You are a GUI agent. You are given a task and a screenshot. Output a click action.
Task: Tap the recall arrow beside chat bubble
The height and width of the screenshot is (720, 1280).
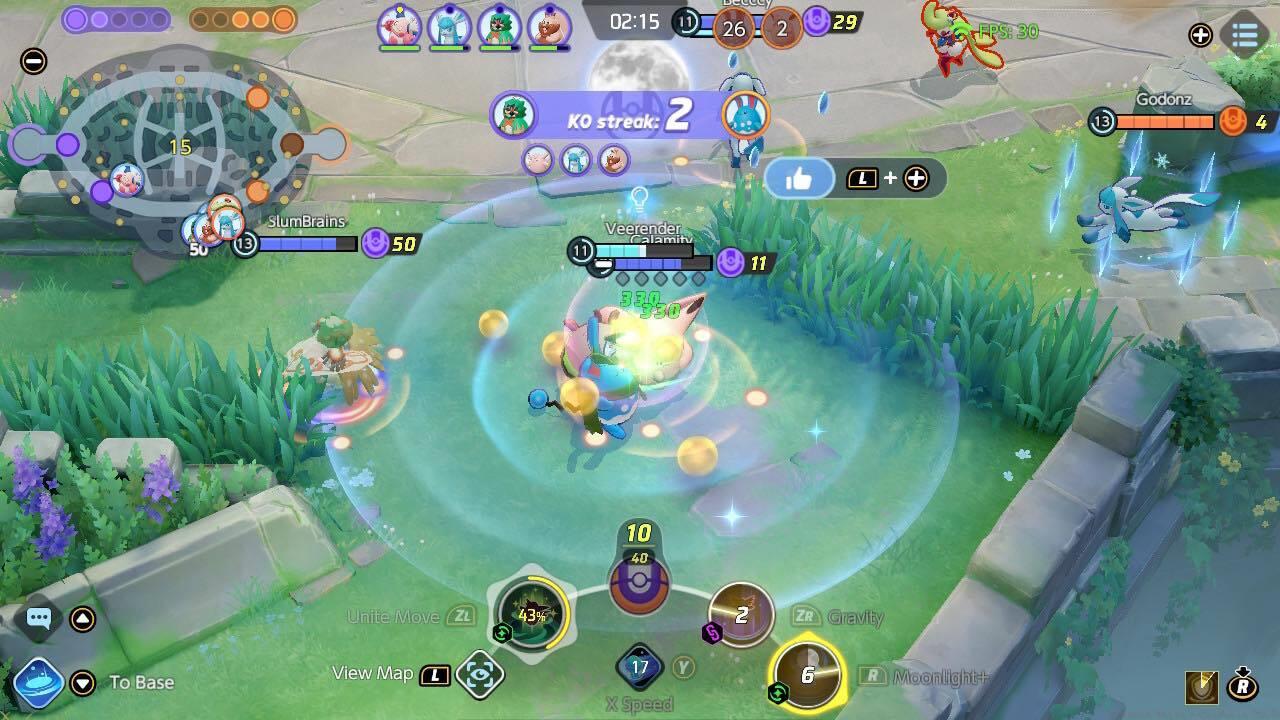(80, 681)
